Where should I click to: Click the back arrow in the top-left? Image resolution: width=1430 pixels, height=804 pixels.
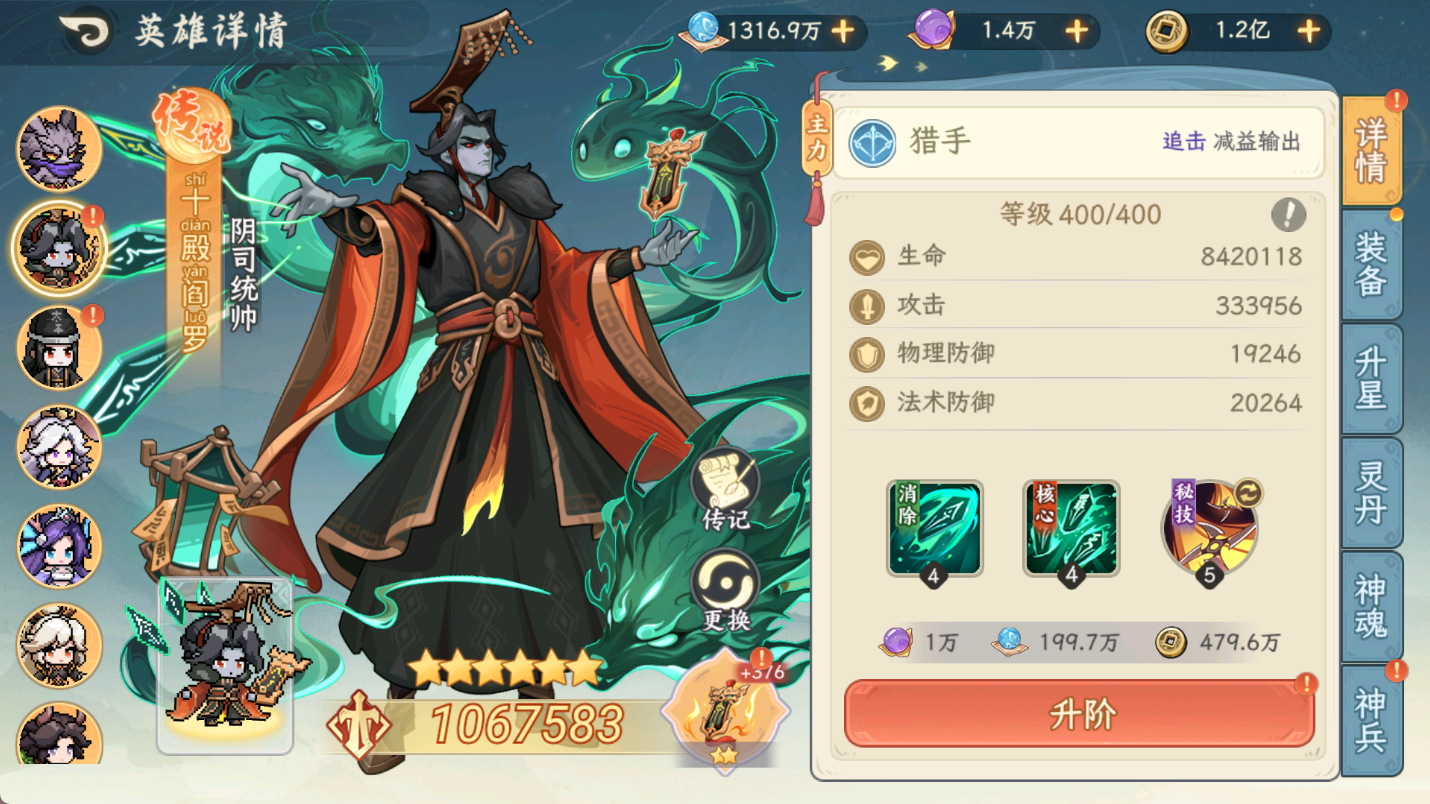tap(88, 27)
